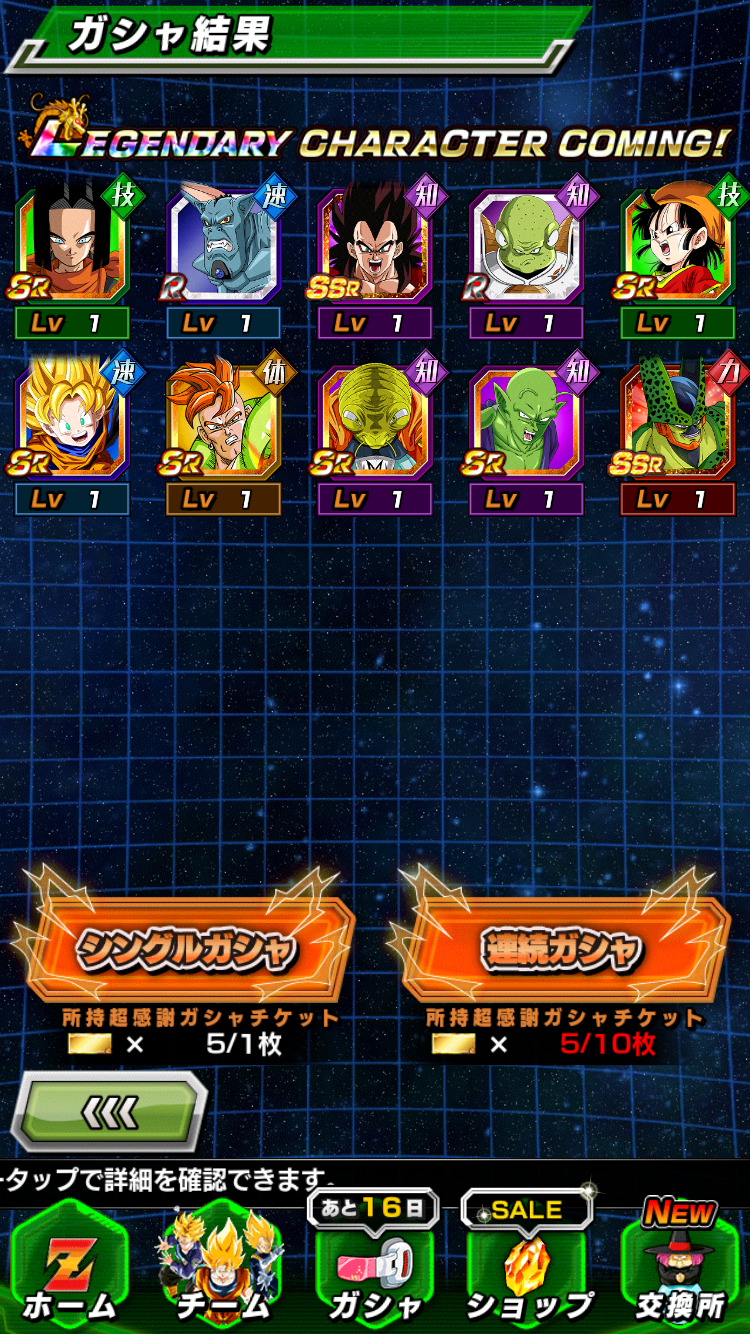
Task: Go back with the green arrow button
Action: 108,1111
